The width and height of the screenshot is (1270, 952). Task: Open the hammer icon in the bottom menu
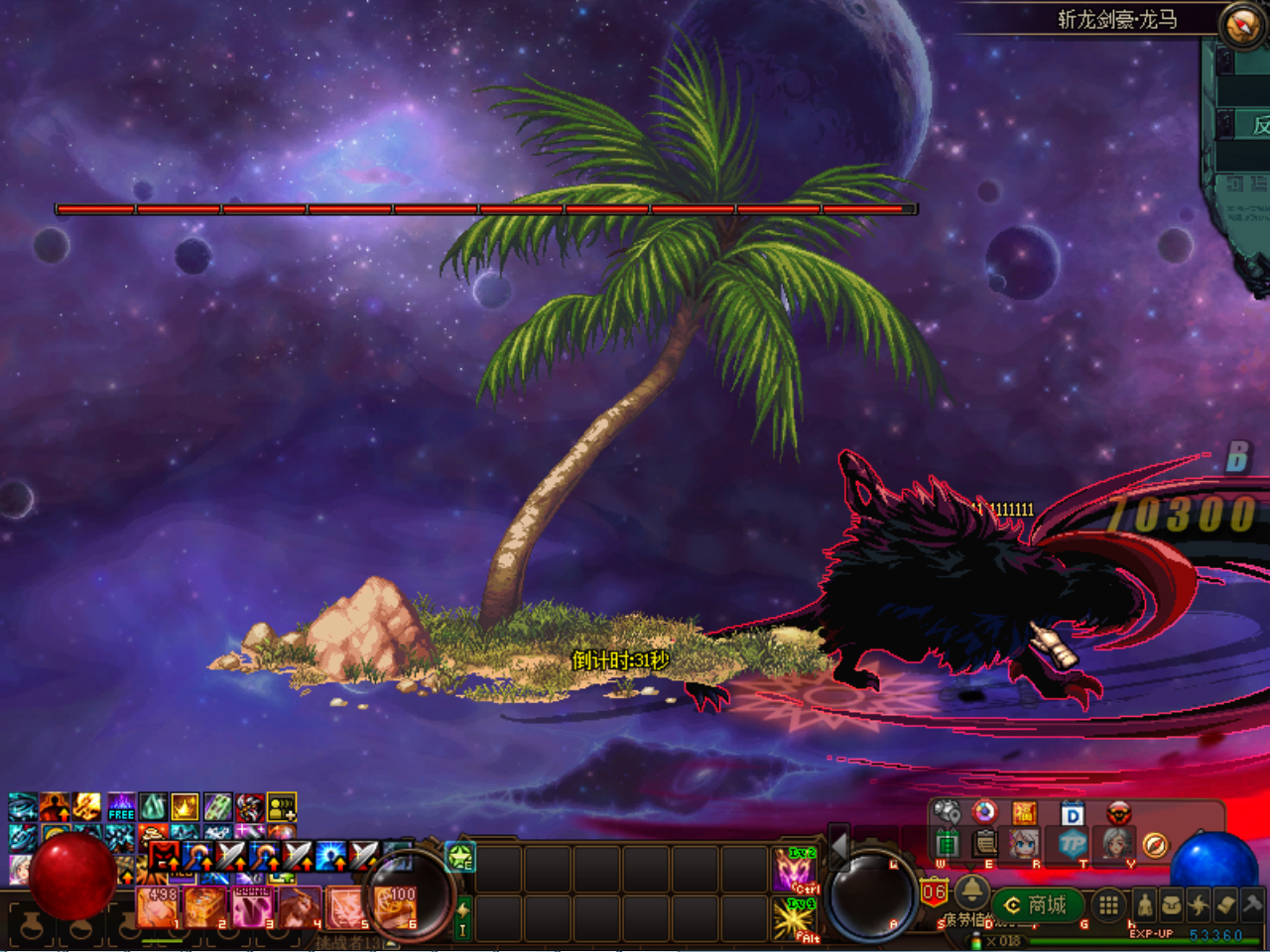(1251, 904)
